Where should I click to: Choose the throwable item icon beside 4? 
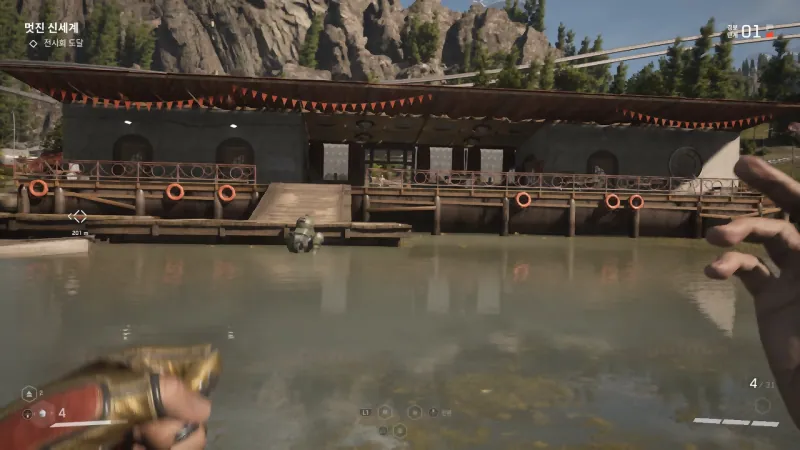41,413
